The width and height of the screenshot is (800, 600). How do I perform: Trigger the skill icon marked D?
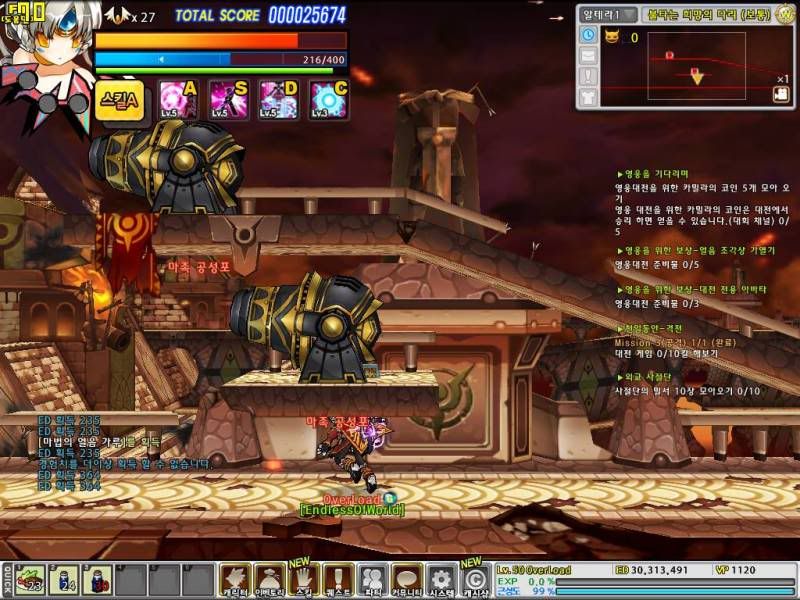278,100
